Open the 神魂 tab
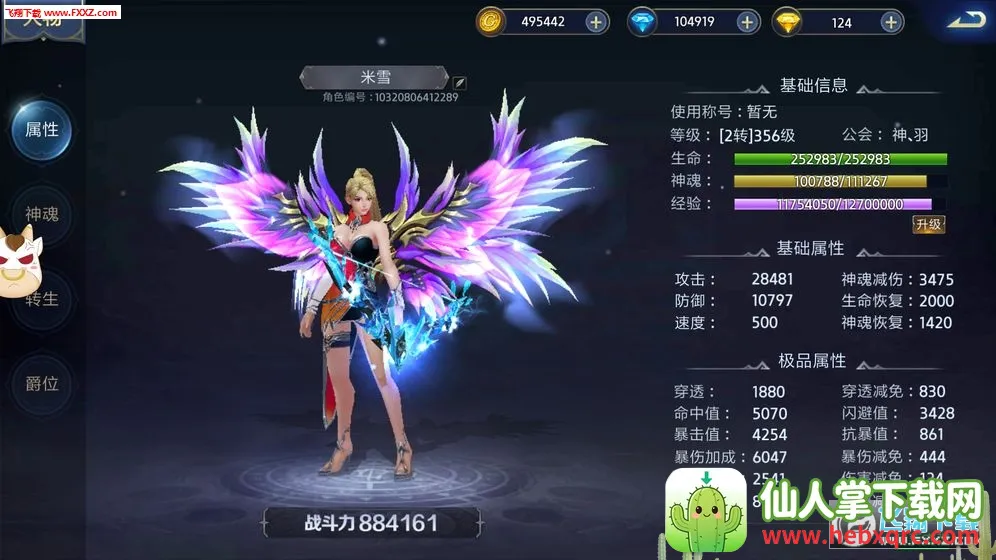Viewport: 996px width, 560px height. (42, 214)
